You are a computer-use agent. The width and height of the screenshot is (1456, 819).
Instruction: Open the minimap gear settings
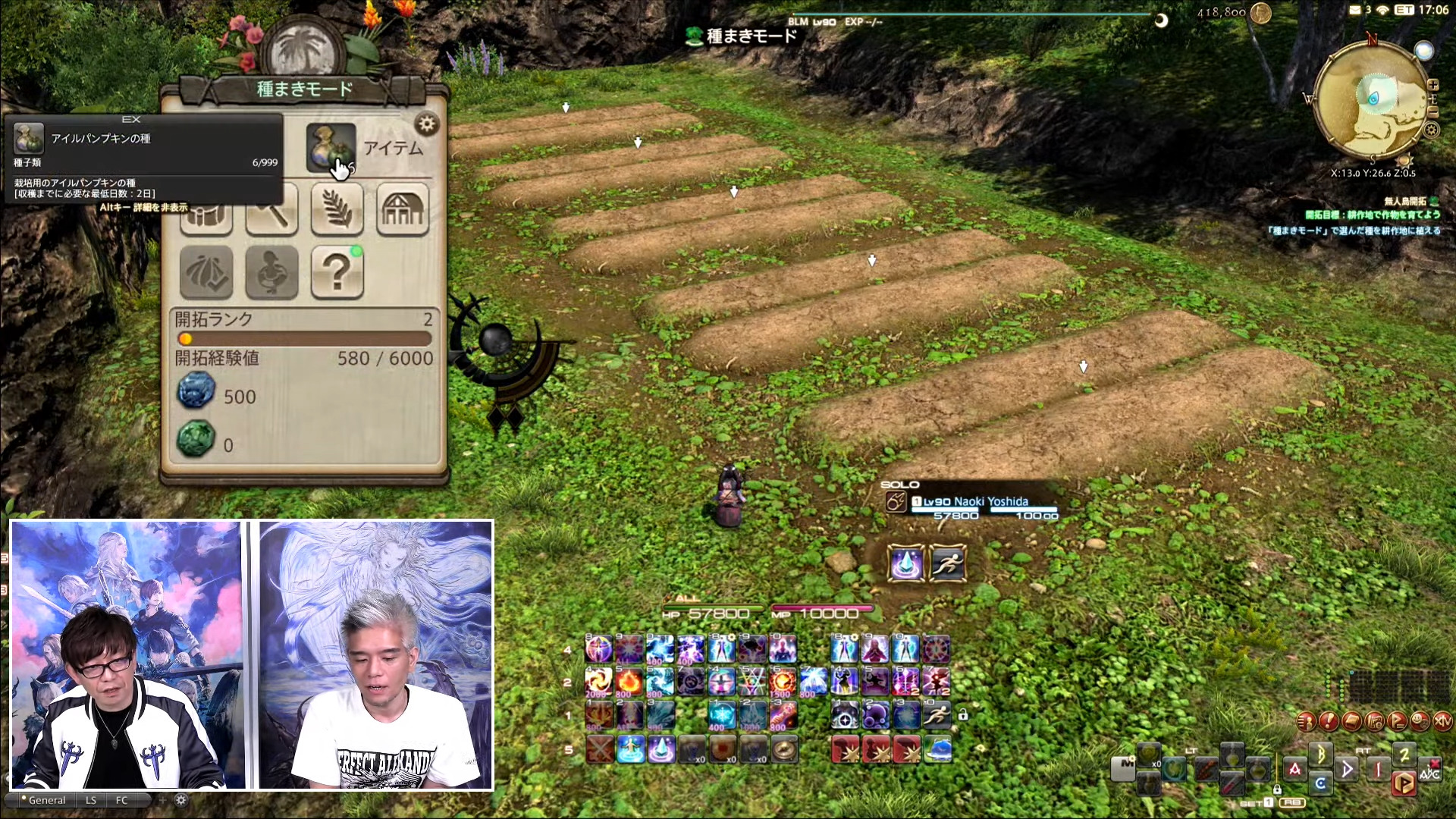point(1431,130)
